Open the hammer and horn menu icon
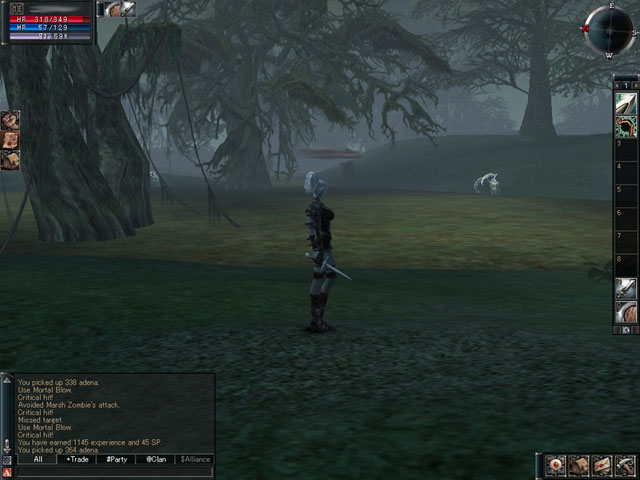Screen dimensions: 640x480 point(624,465)
